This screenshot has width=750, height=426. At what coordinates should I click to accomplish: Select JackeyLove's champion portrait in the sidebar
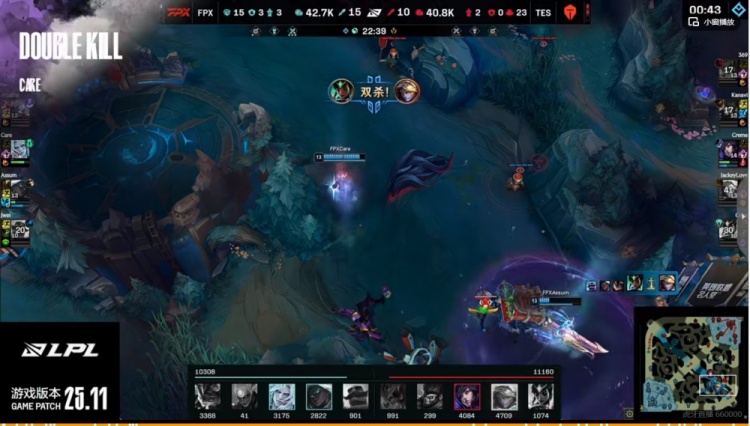click(729, 189)
